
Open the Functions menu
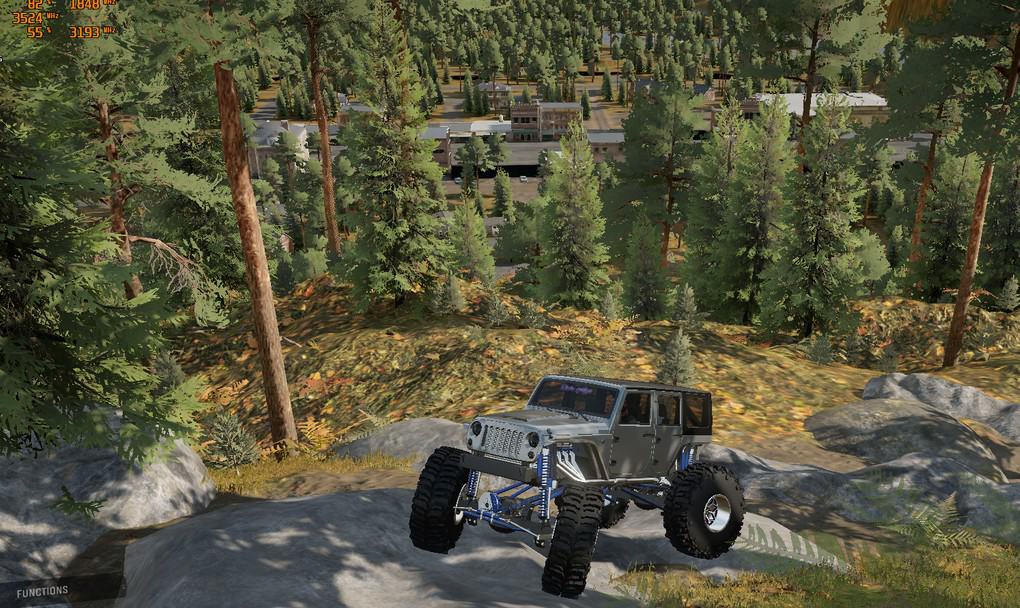coord(42,591)
